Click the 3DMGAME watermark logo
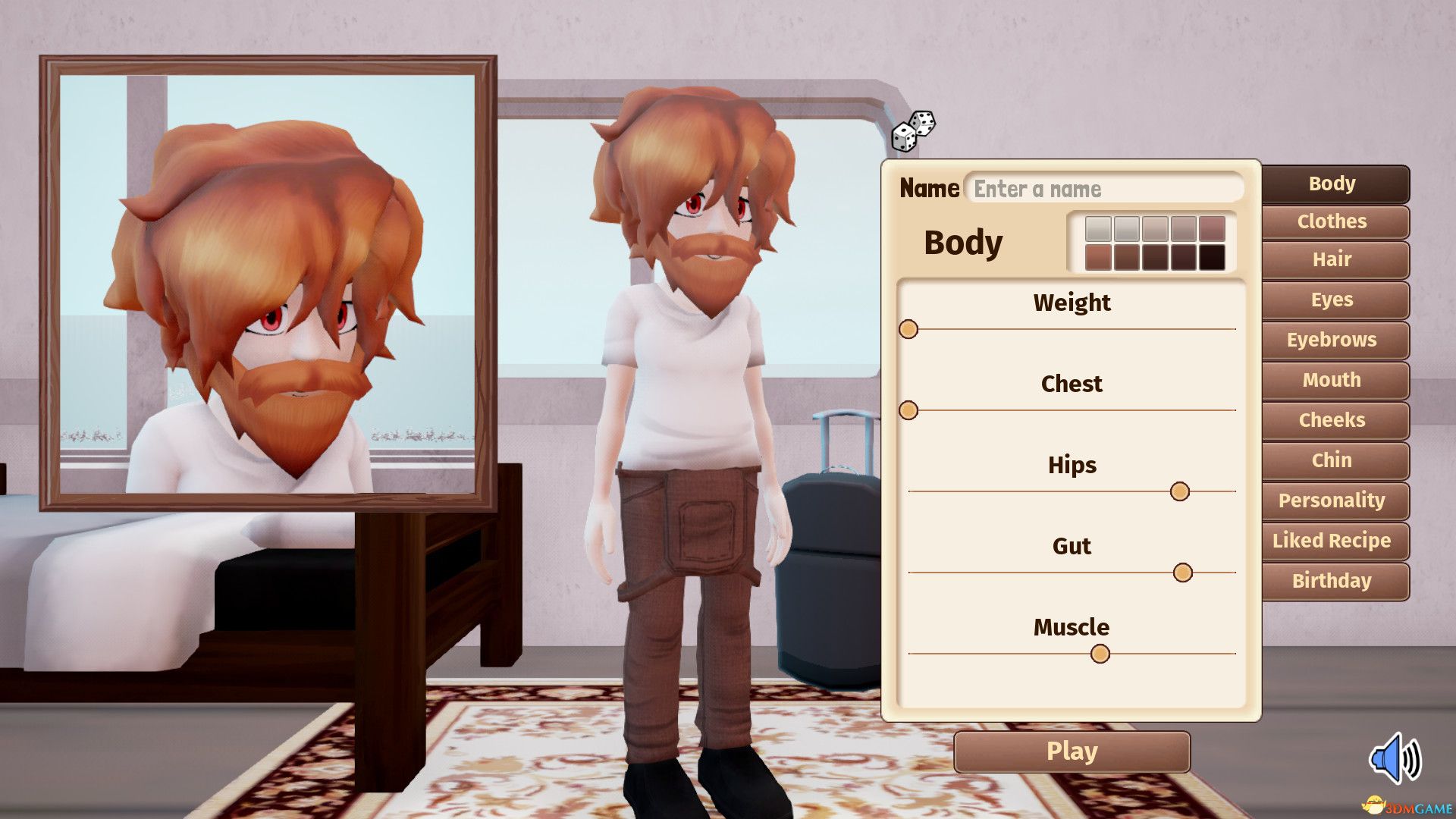The width and height of the screenshot is (1456, 819). tap(1407, 807)
